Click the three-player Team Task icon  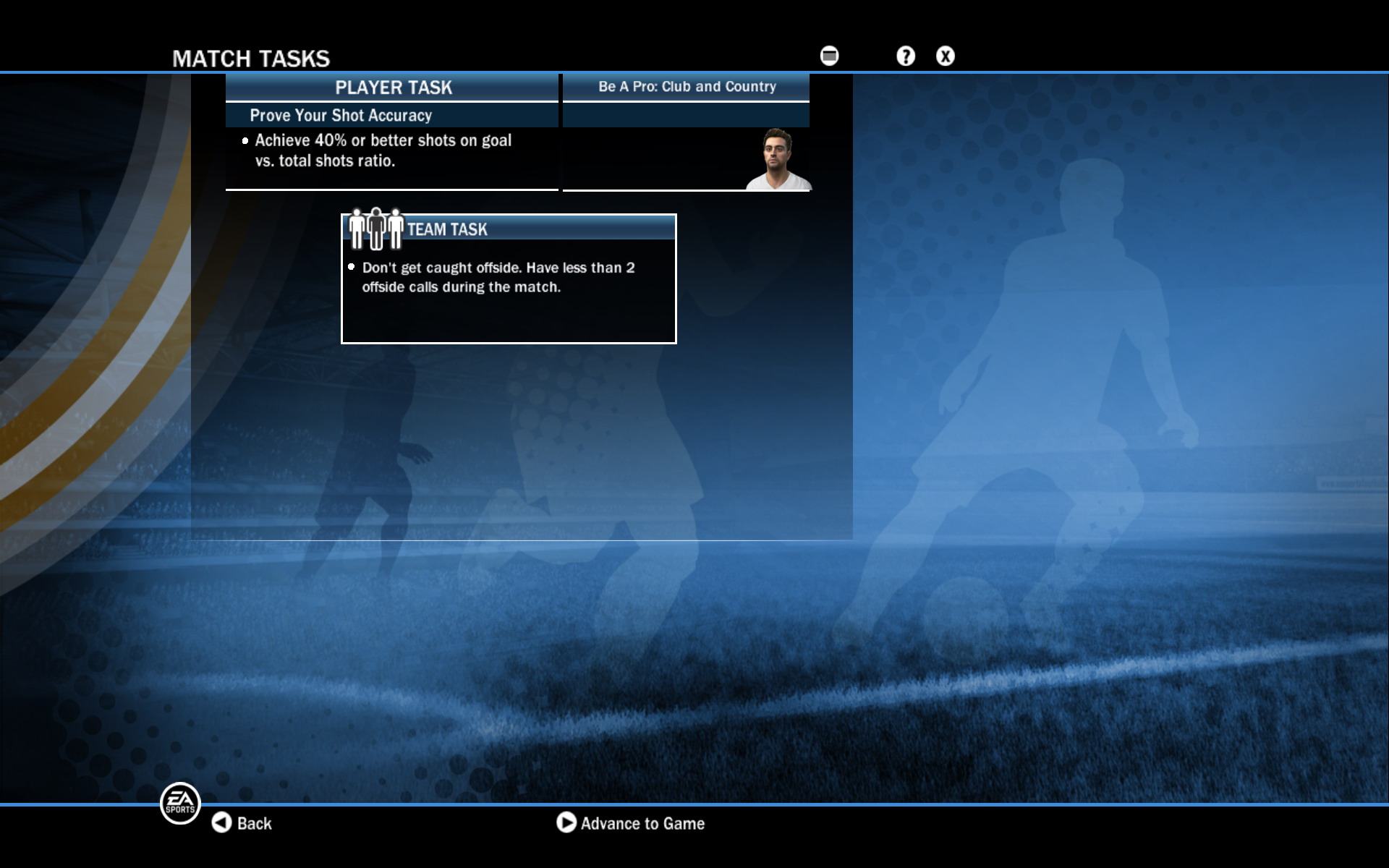(x=376, y=226)
